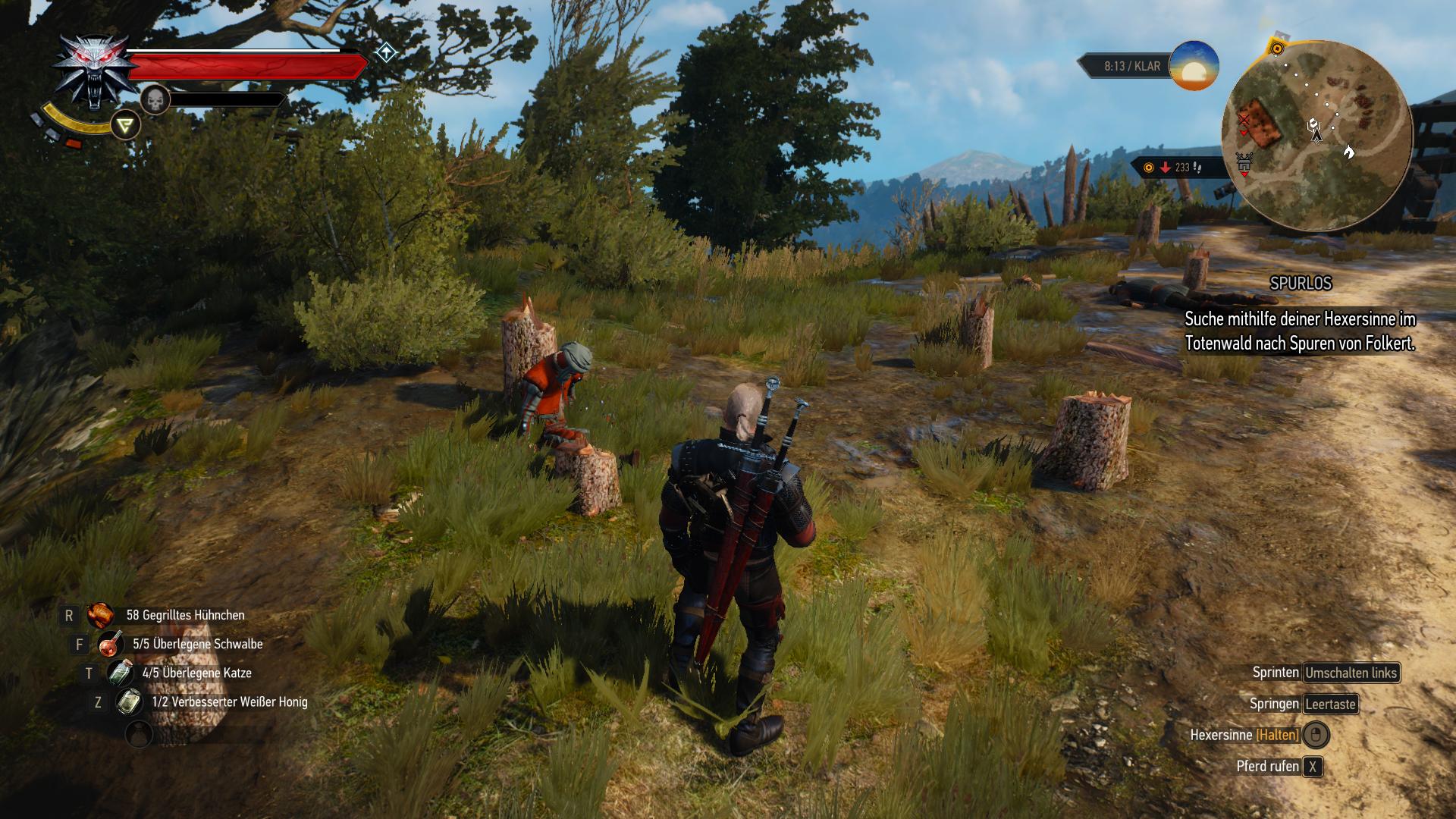Image resolution: width=1456 pixels, height=819 pixels.
Task: Select the Gegrilltes Hühnchen food slot
Action: 100,615
